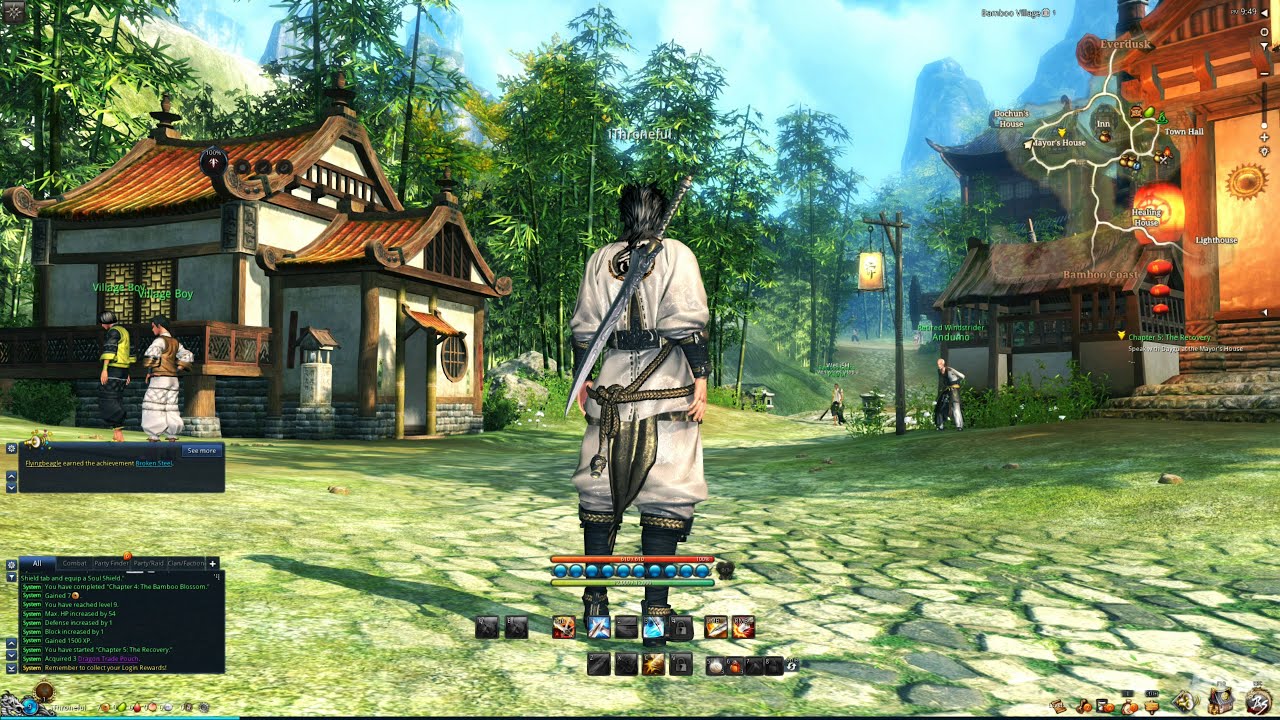
Task: Open the minimap overlay on Bamboo Coast
Action: point(1100,274)
